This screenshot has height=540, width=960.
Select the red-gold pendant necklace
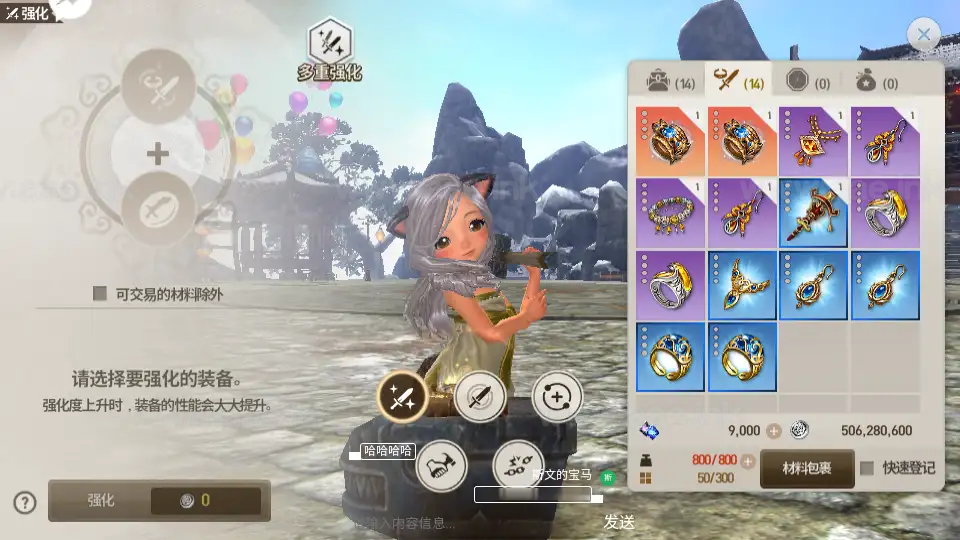(x=814, y=141)
